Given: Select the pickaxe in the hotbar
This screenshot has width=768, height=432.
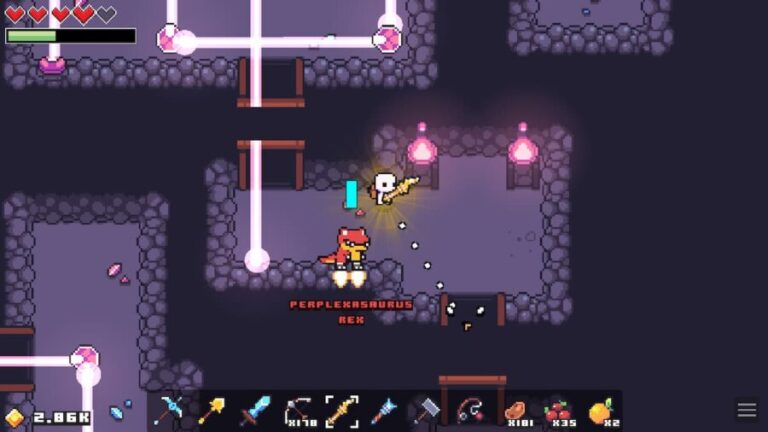Looking at the screenshot, I should click(x=170, y=410).
